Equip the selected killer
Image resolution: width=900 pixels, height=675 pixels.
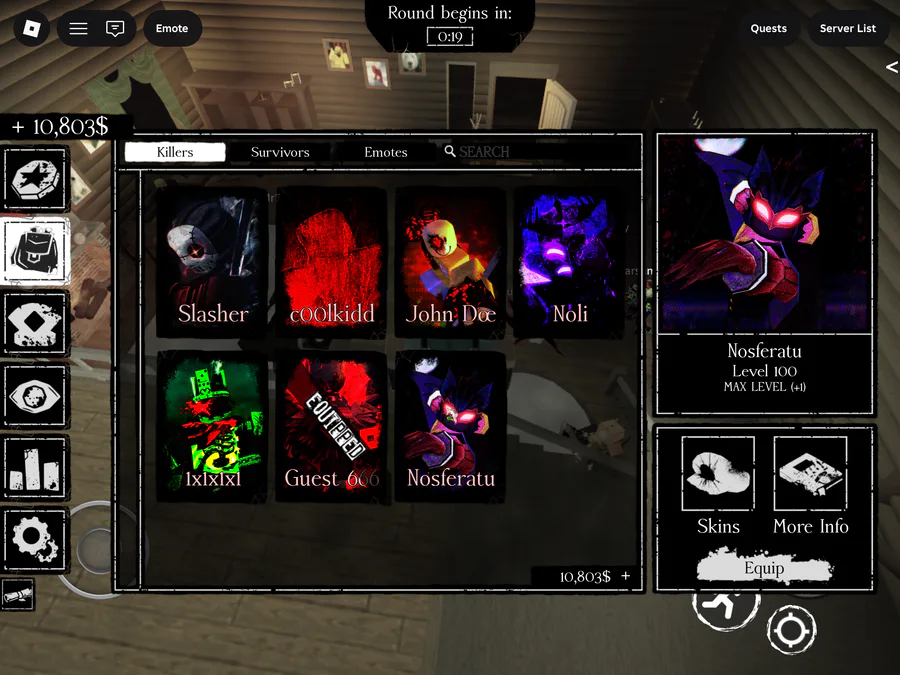click(764, 568)
